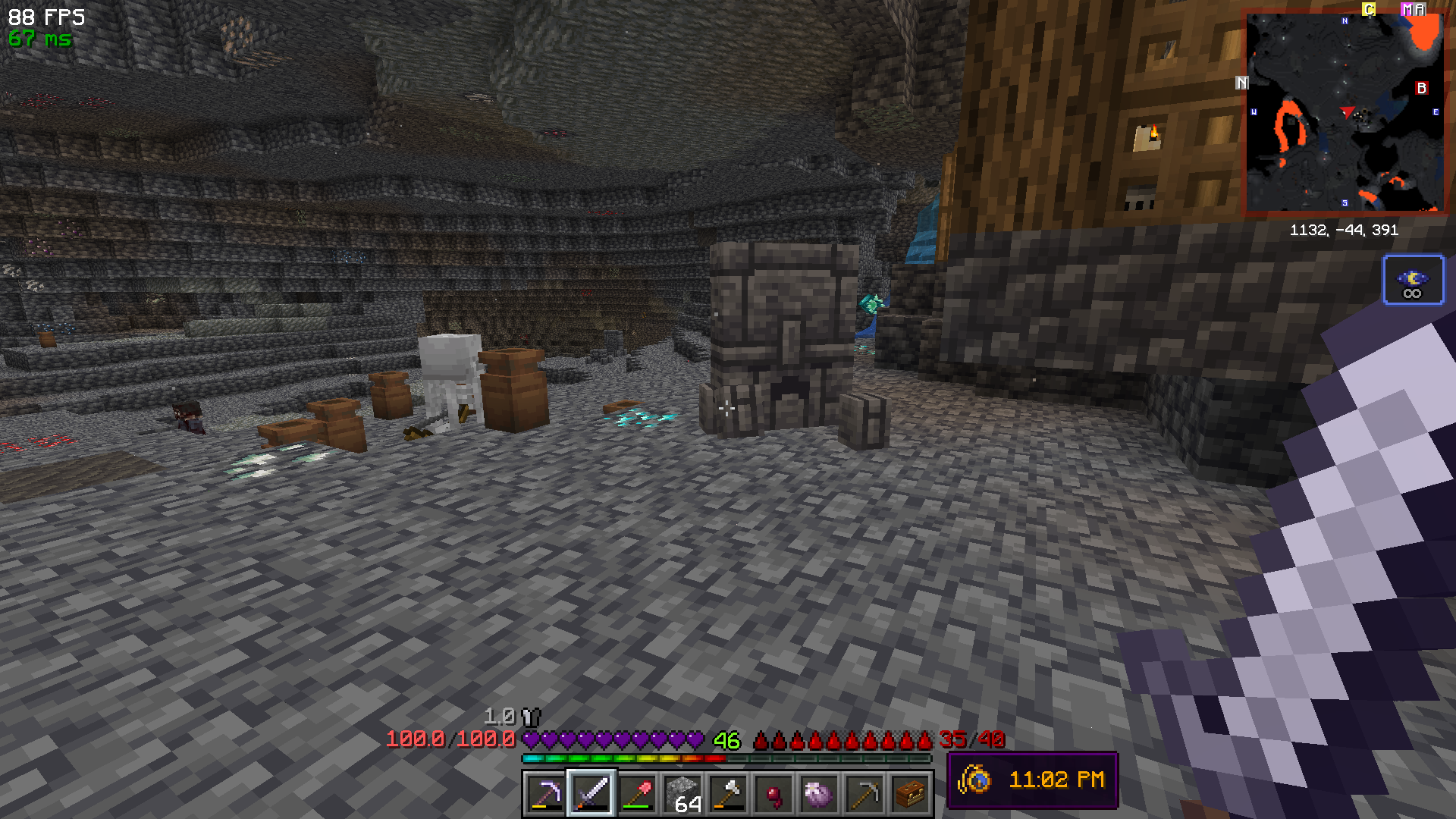Click the red B waypoint marker
This screenshot has height=819, width=1456.
tap(1421, 88)
